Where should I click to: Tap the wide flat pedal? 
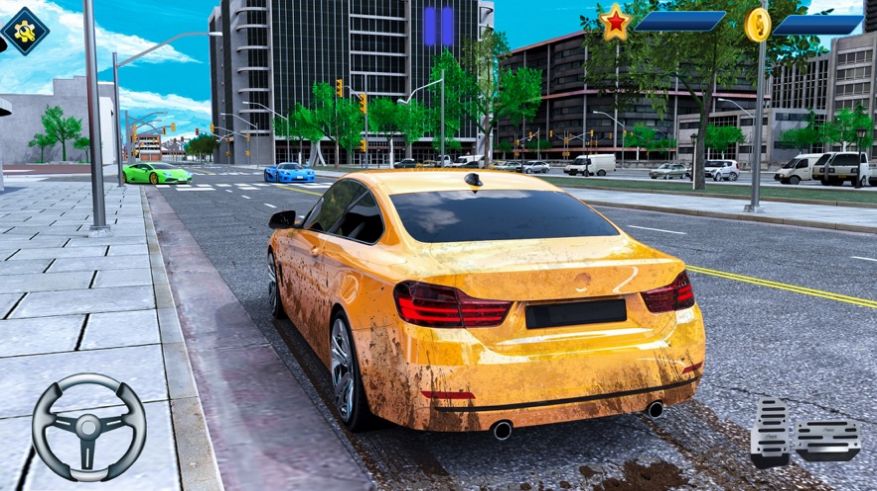[x=828, y=439]
